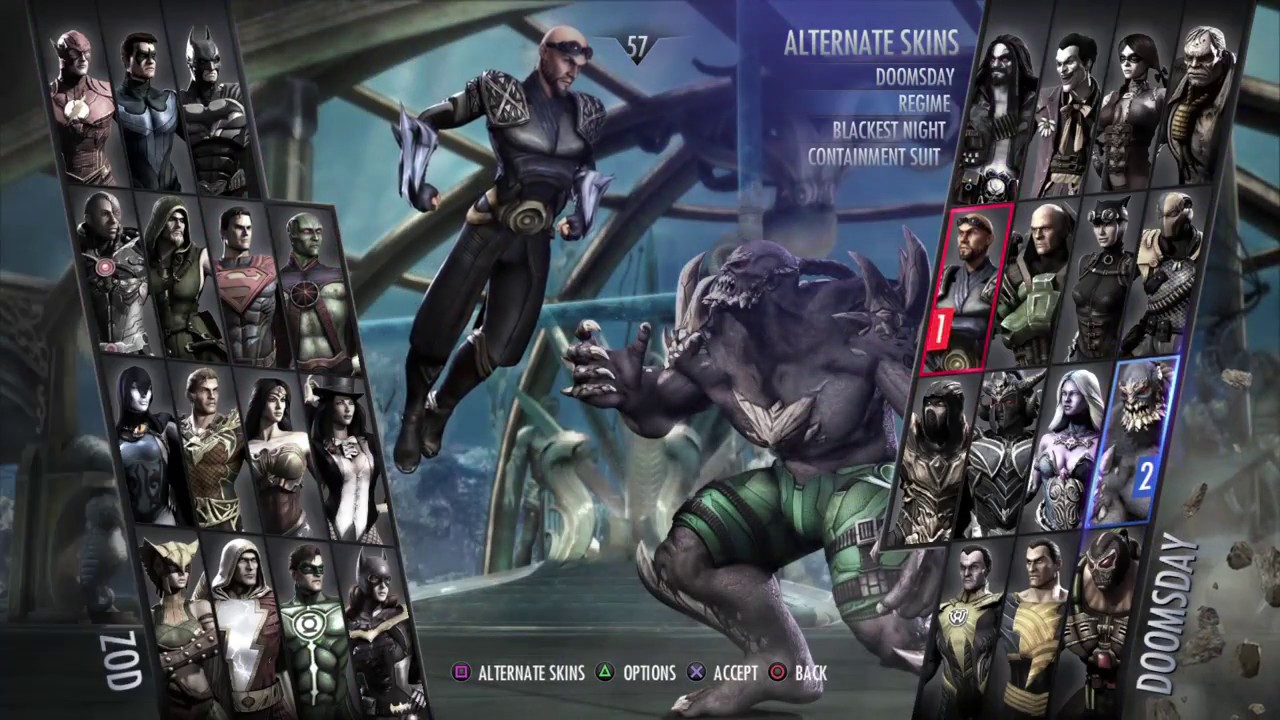Viewport: 1280px width, 720px height.
Task: Choose the Blackest Night skin
Action: 888,129
